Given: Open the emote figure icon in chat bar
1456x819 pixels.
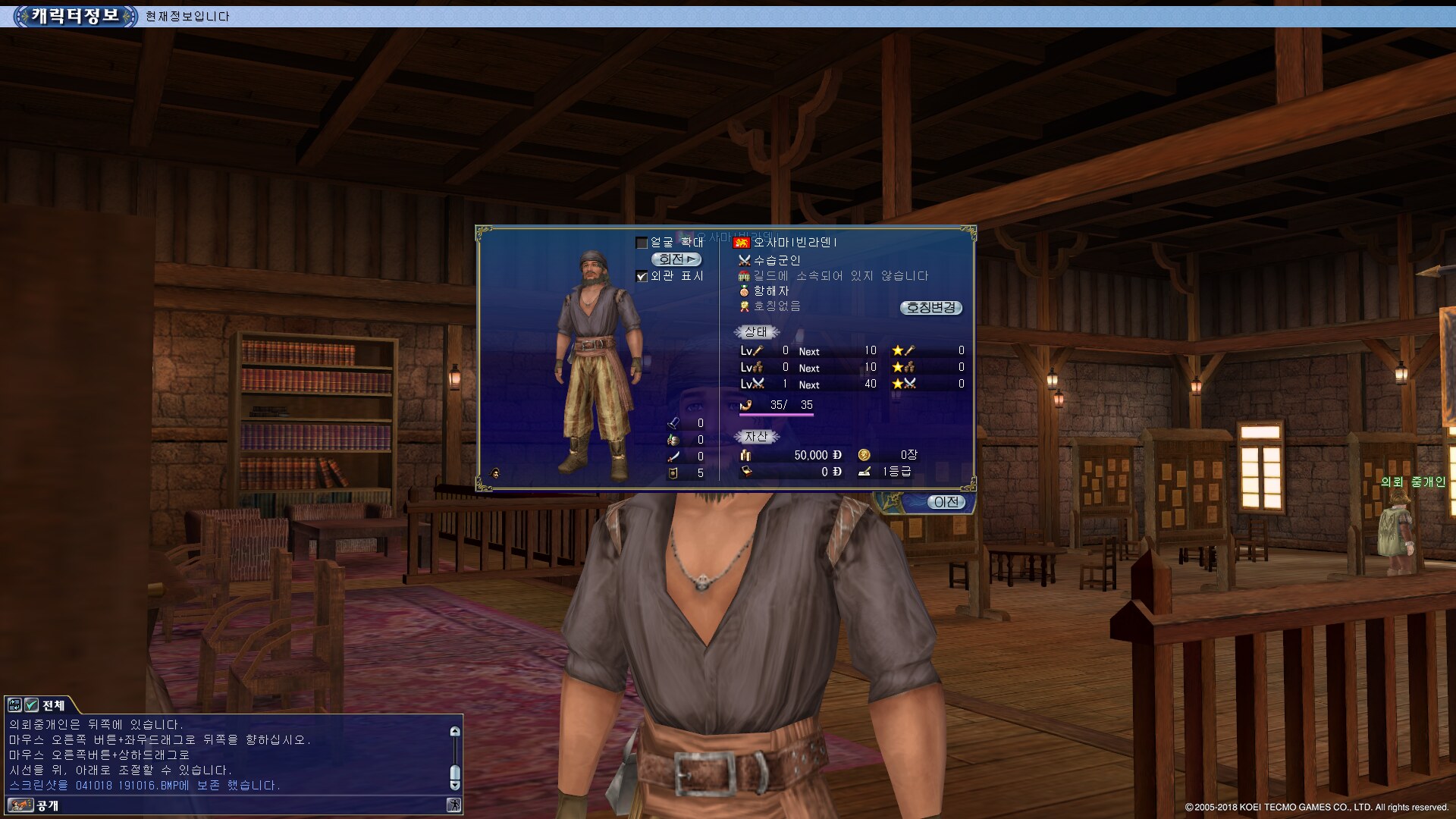Looking at the screenshot, I should pyautogui.click(x=453, y=805).
